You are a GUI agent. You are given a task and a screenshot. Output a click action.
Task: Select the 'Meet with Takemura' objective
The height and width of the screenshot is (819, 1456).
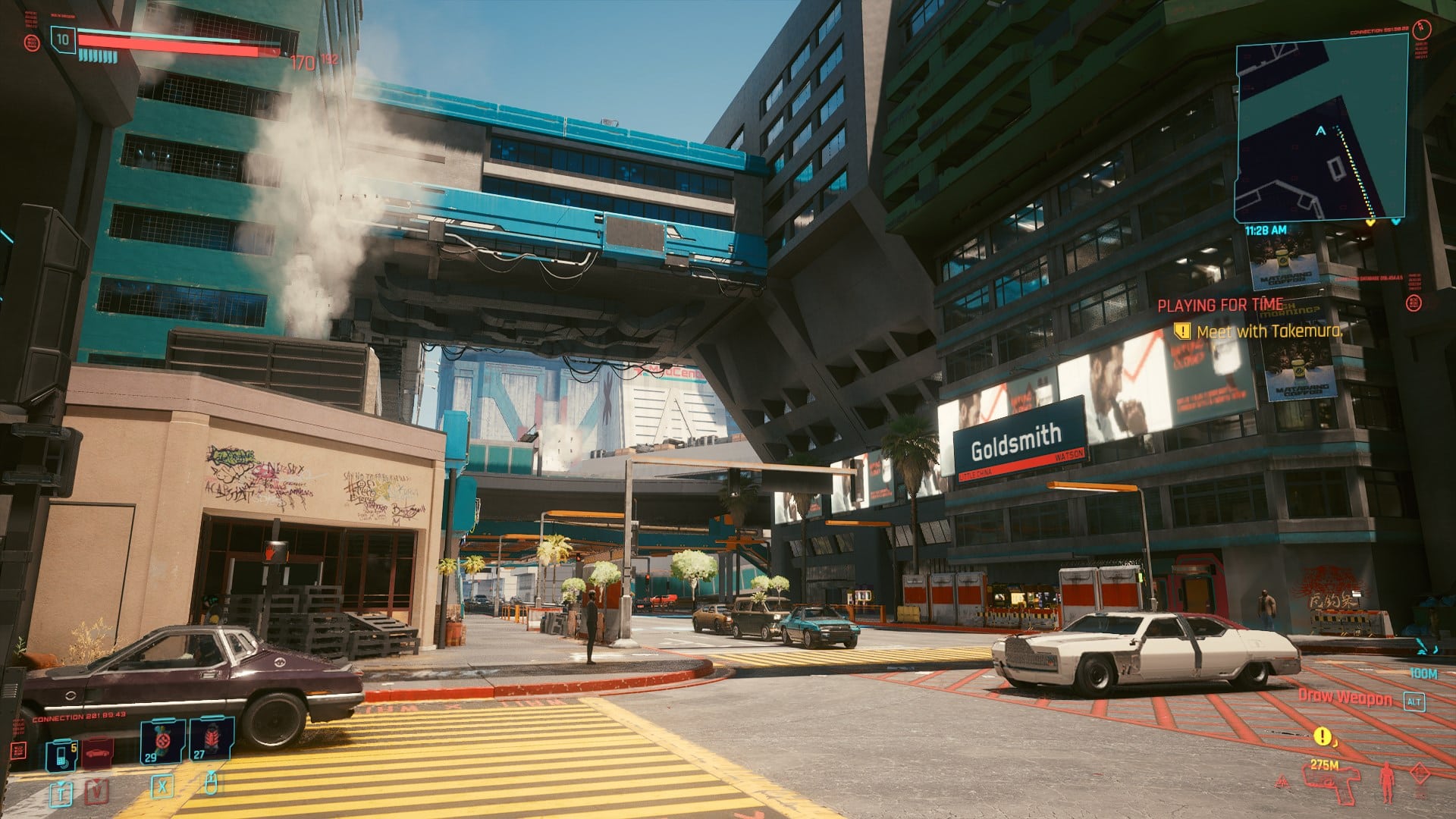coord(1268,331)
